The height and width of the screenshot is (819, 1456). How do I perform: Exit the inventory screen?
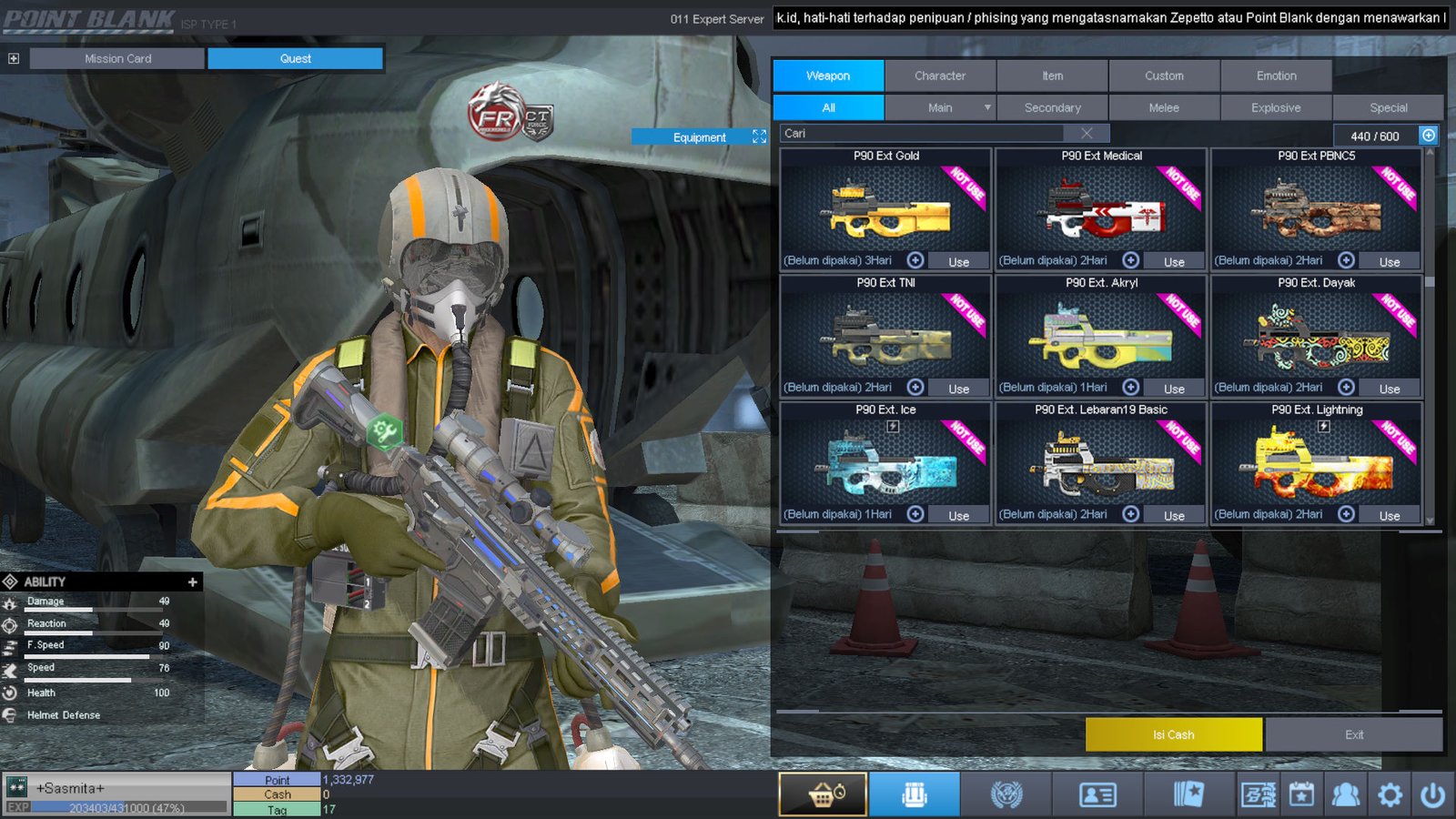coord(1353,734)
